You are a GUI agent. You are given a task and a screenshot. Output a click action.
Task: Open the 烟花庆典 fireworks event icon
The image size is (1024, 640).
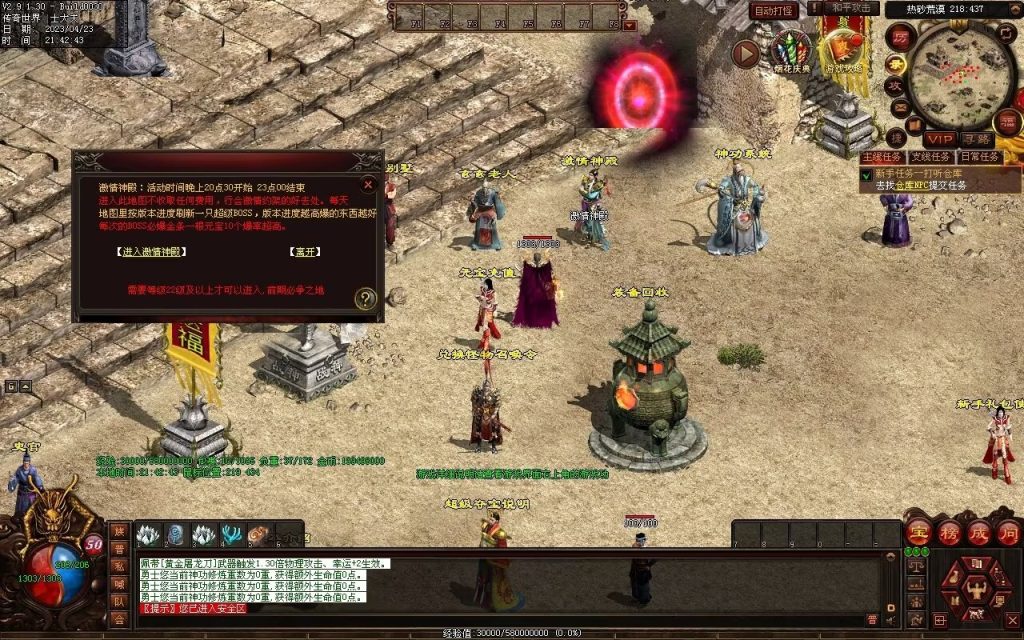[x=791, y=52]
